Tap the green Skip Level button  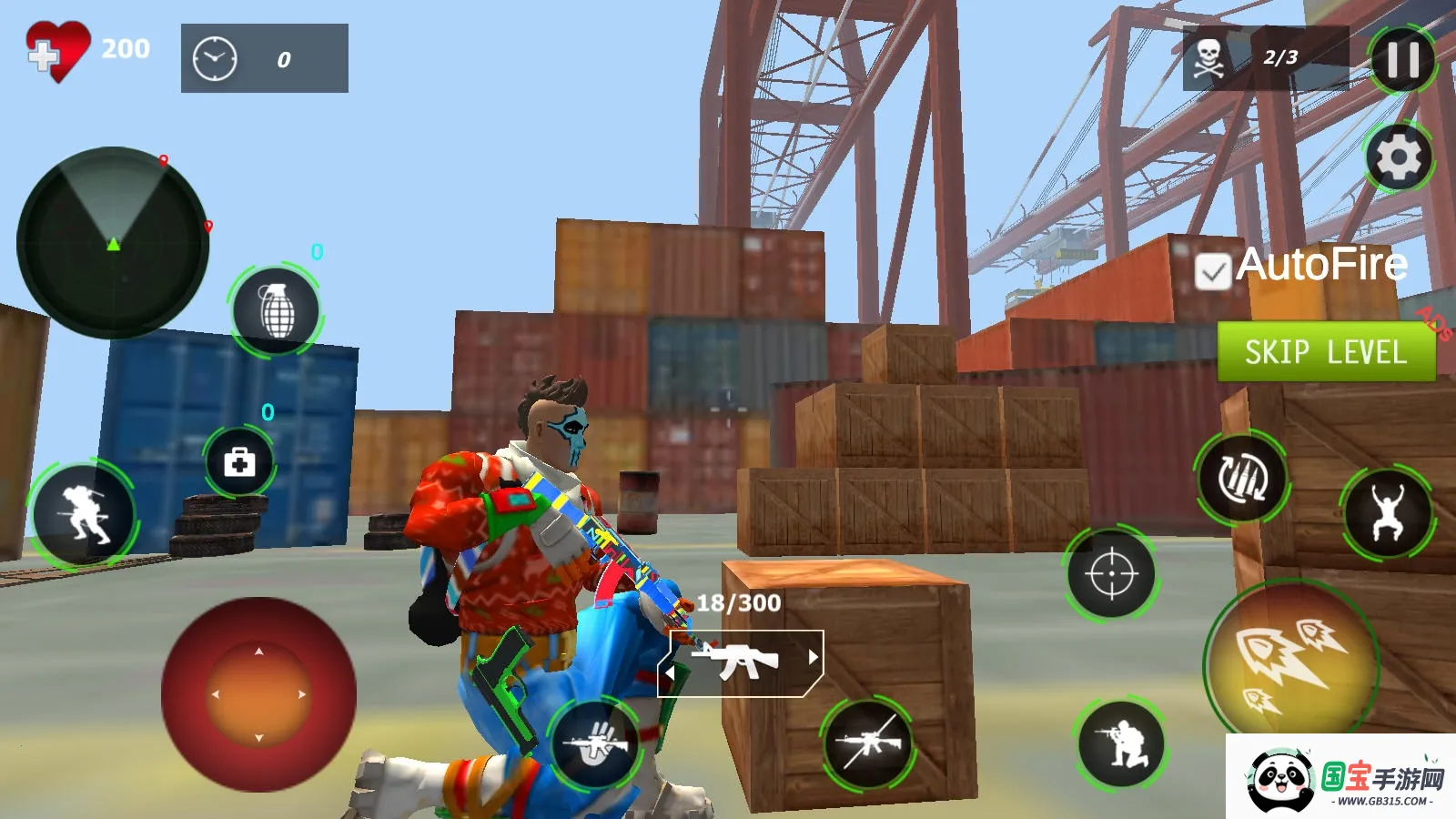pyautogui.click(x=1326, y=351)
